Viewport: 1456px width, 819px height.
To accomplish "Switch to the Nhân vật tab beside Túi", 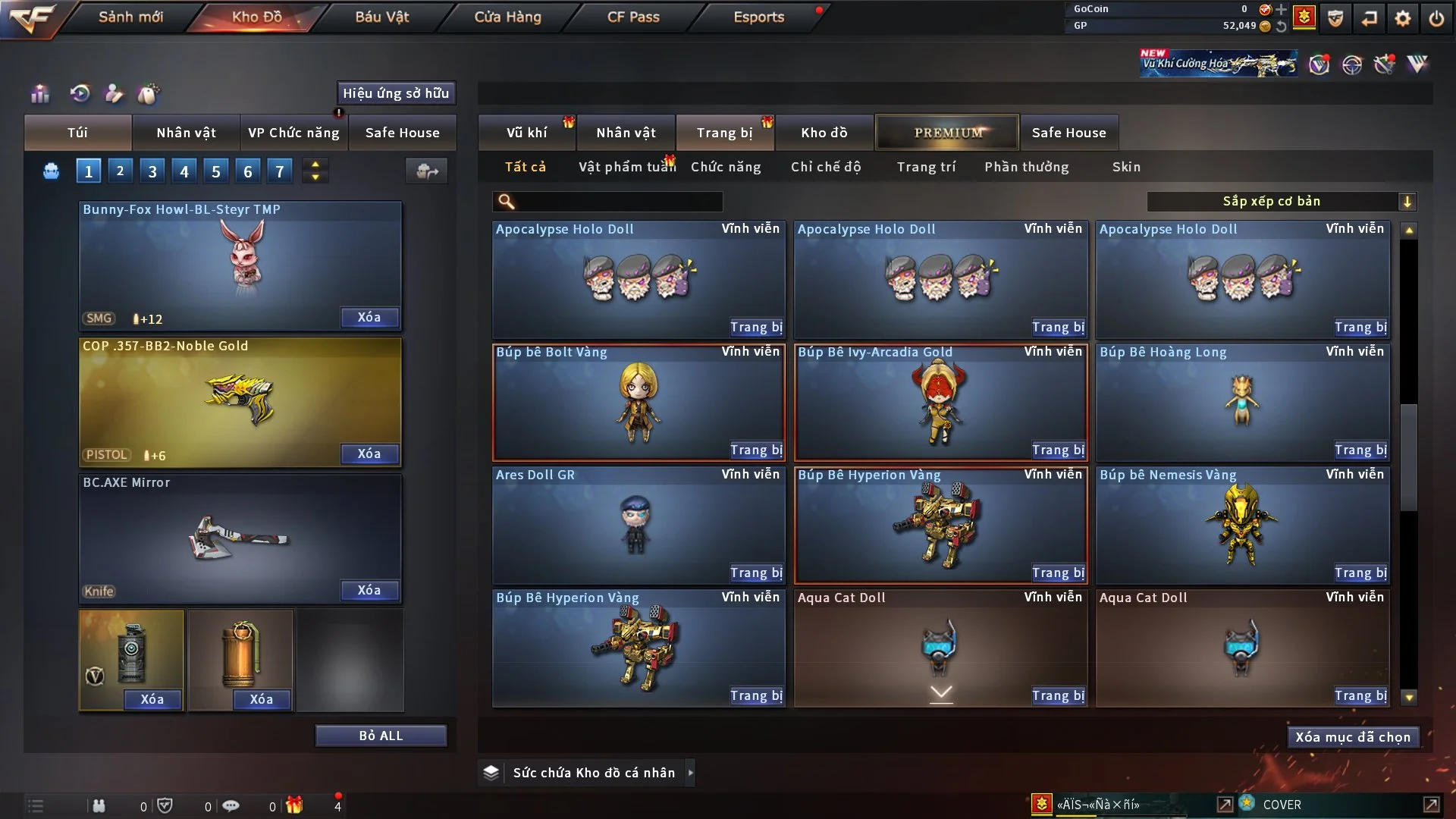I will (x=186, y=133).
